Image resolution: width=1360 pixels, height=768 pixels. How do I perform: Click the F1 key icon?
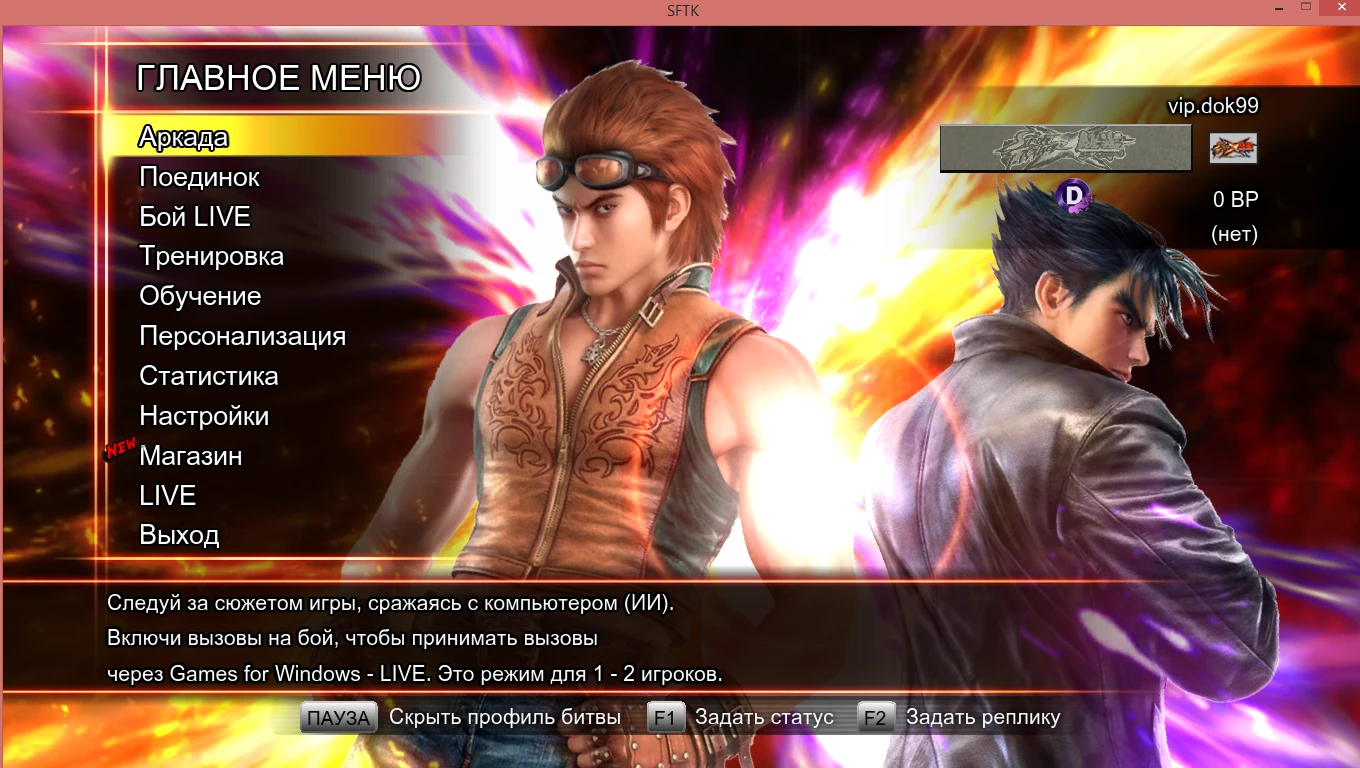click(664, 717)
